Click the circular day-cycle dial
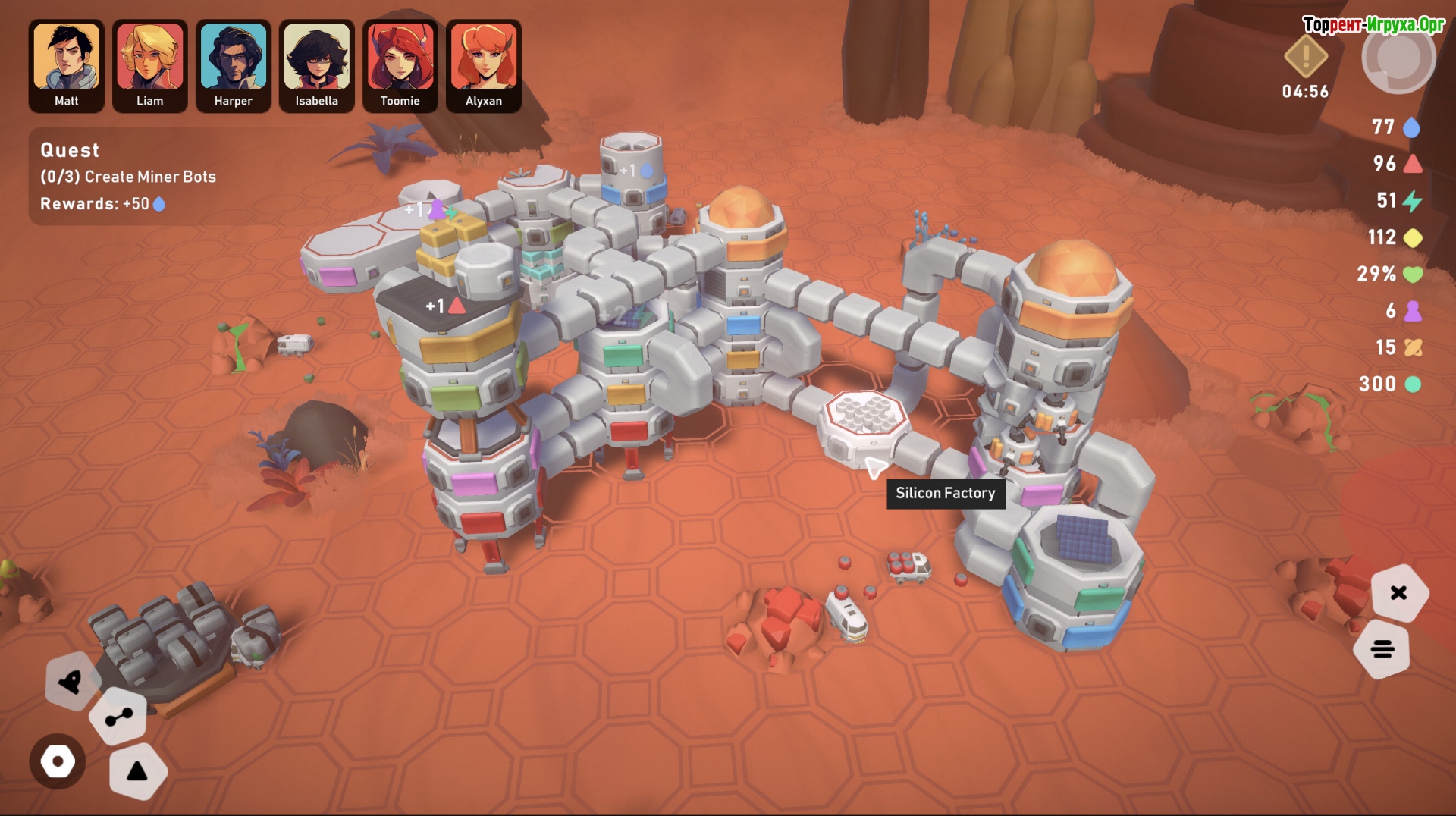This screenshot has width=1456, height=816. [x=1398, y=58]
